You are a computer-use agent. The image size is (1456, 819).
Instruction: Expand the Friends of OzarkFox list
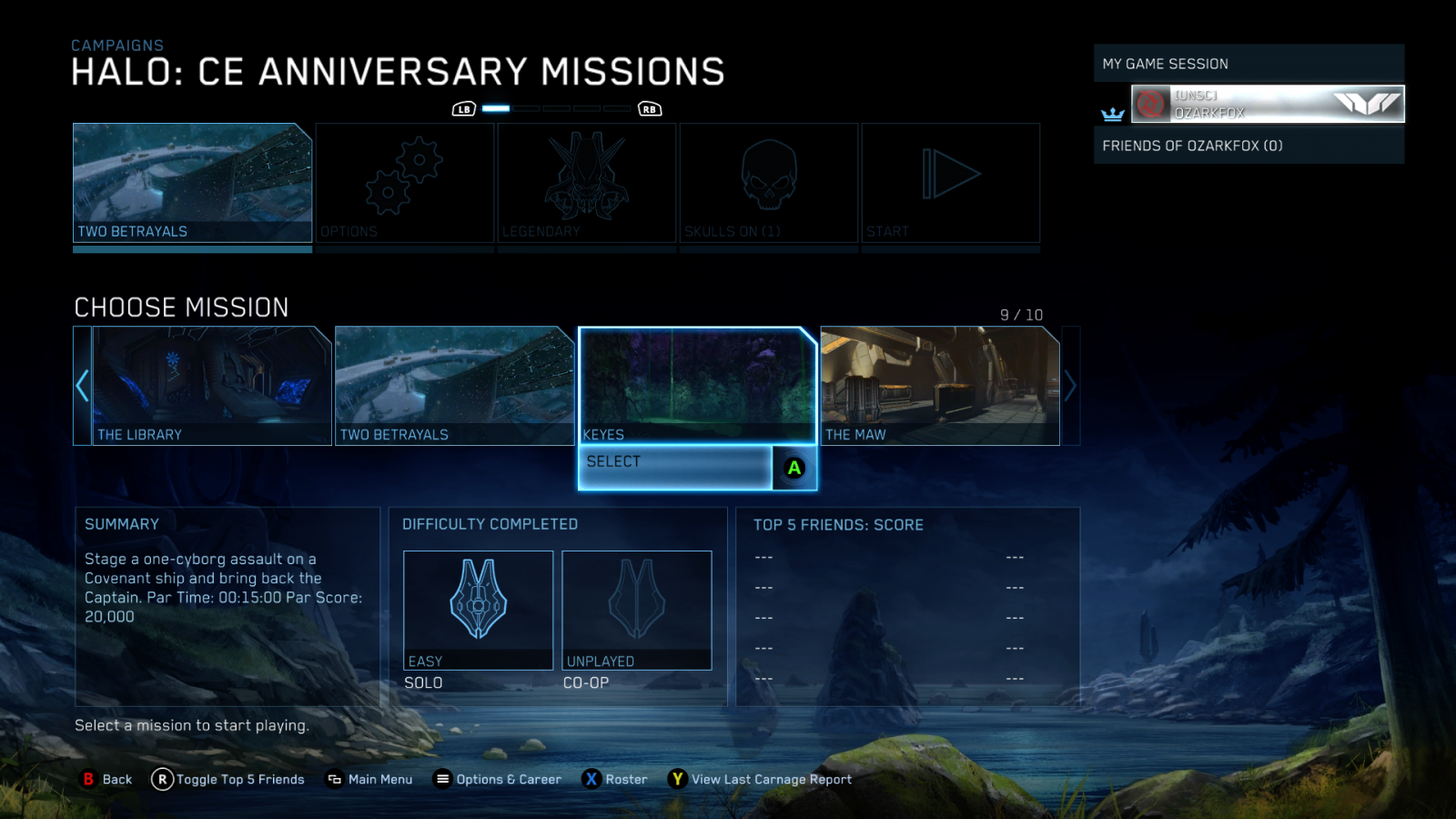point(1249,146)
